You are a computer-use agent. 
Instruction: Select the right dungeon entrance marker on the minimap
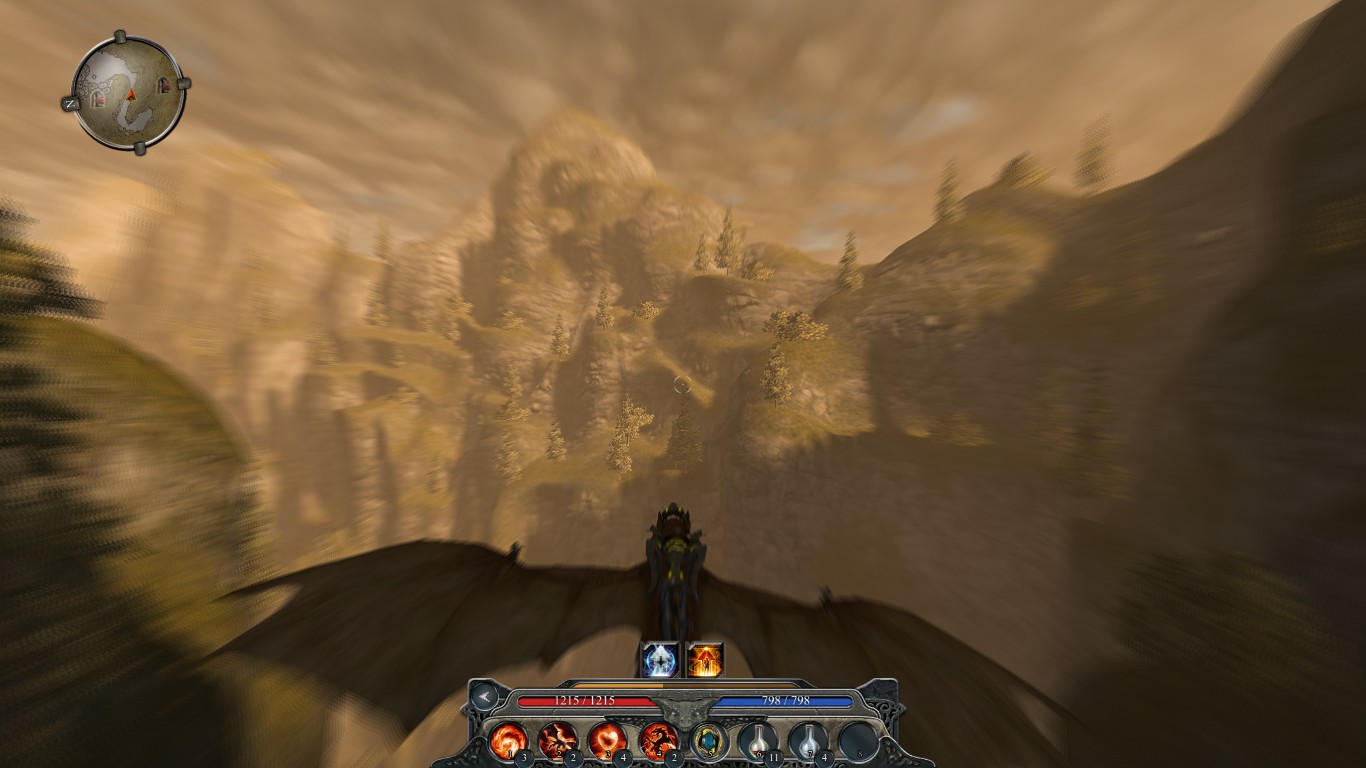[x=164, y=85]
